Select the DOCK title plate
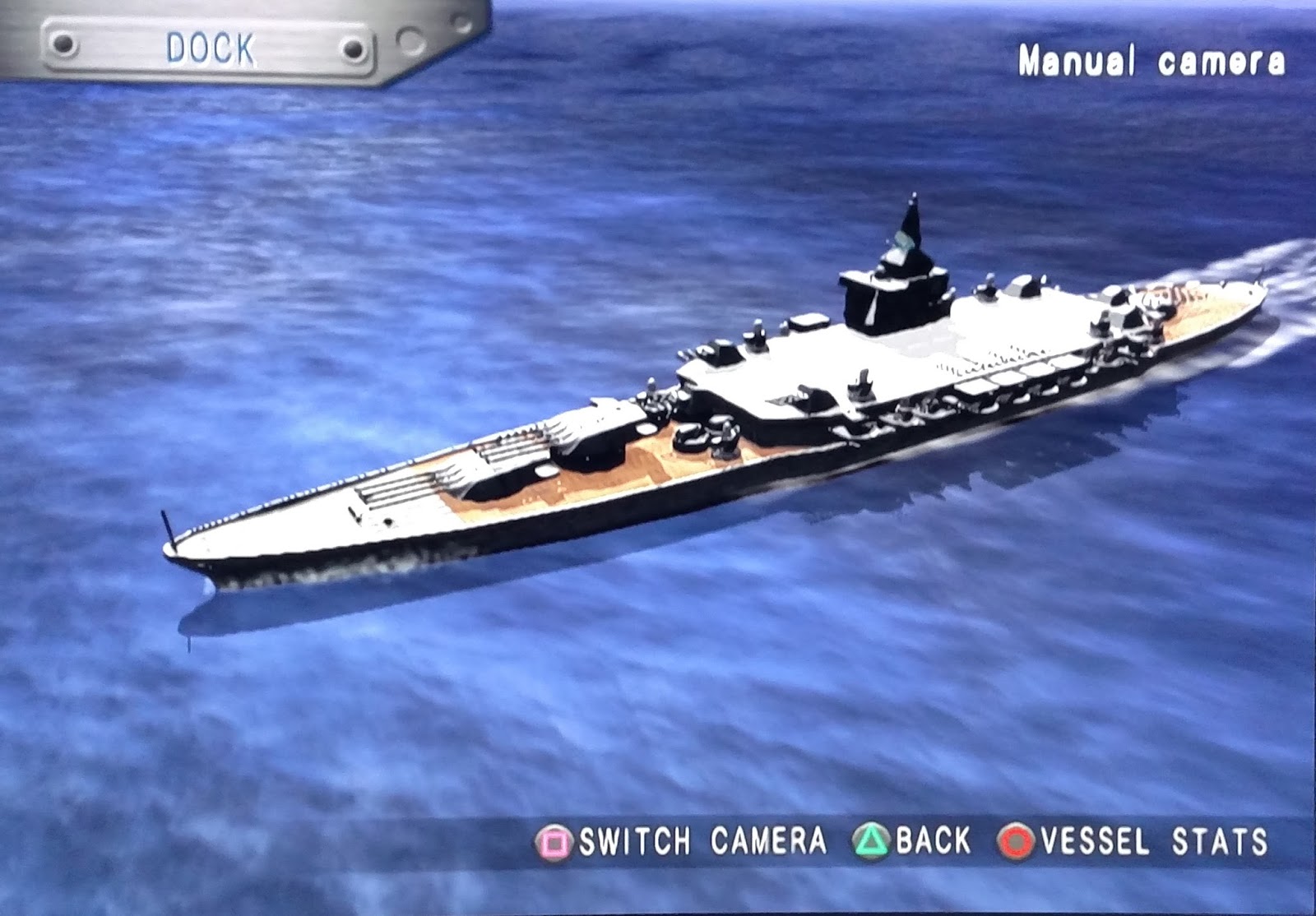Screen dimensions: 1316x916 (x=210, y=48)
